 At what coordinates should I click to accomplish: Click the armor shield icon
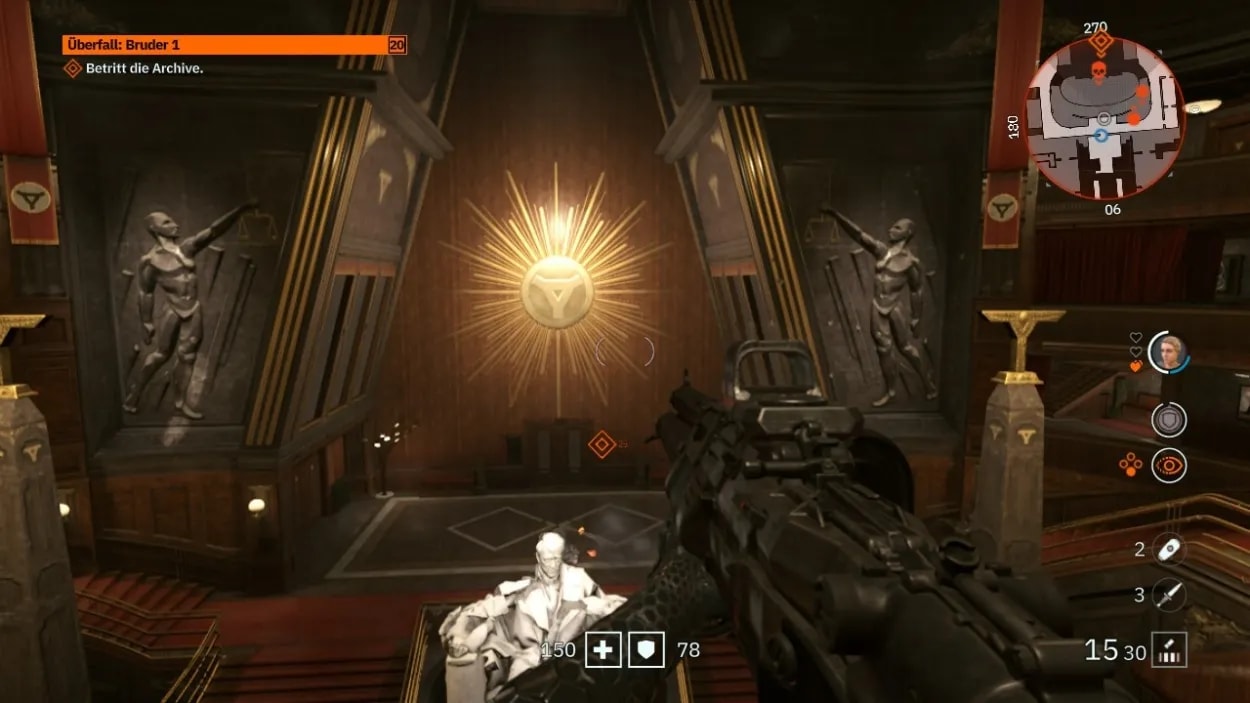[646, 650]
